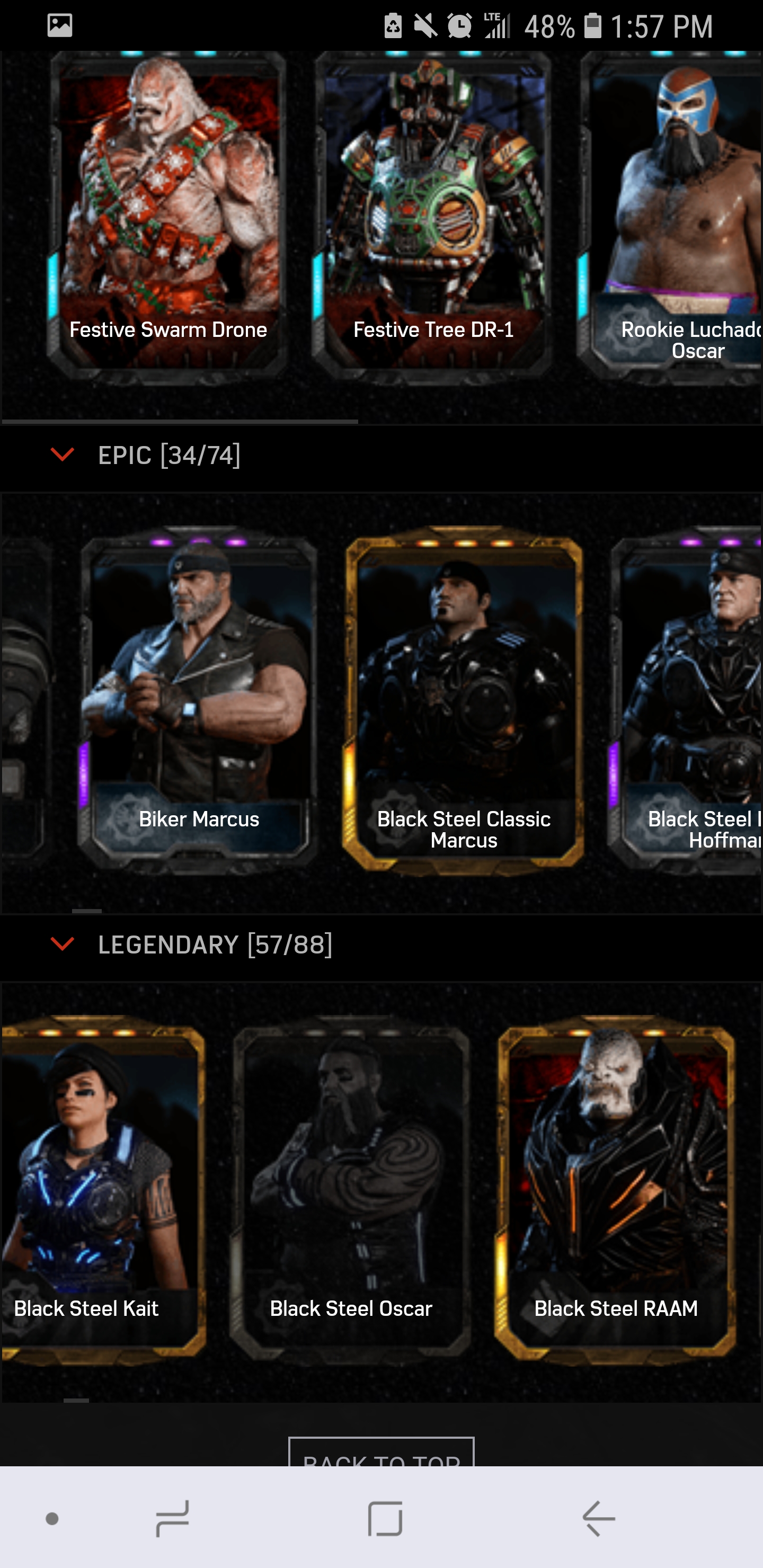This screenshot has height=1568, width=763.
Task: Select the unowned Black Steel Oscar card
Action: click(x=351, y=1187)
